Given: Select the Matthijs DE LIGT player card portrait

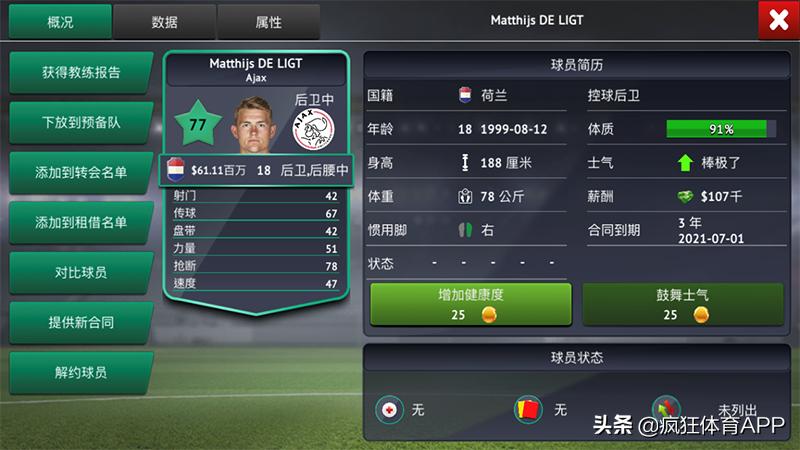Looking at the screenshot, I should click(x=256, y=123).
